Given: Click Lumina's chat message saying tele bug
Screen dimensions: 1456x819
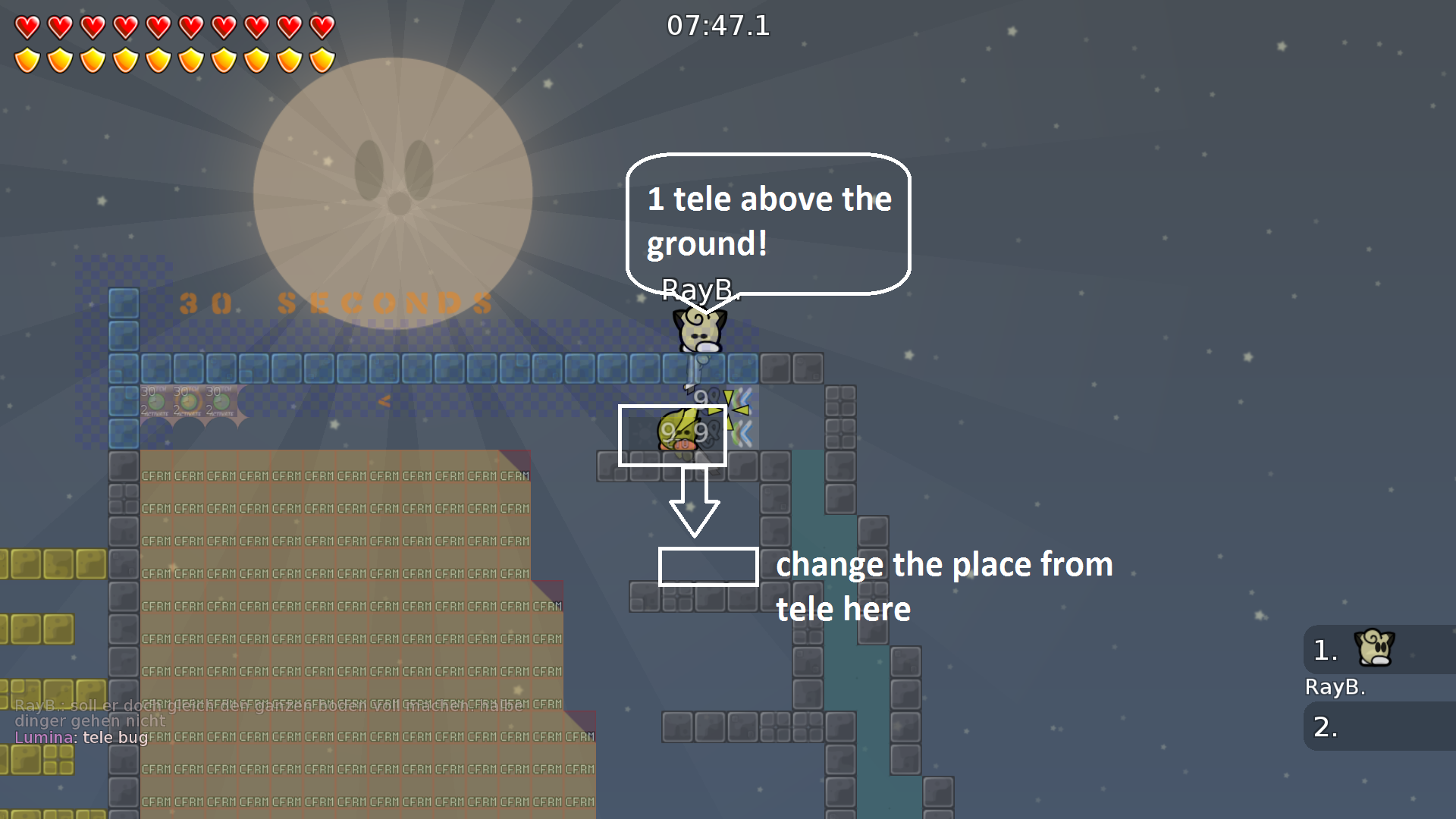Looking at the screenshot, I should coord(80,737).
